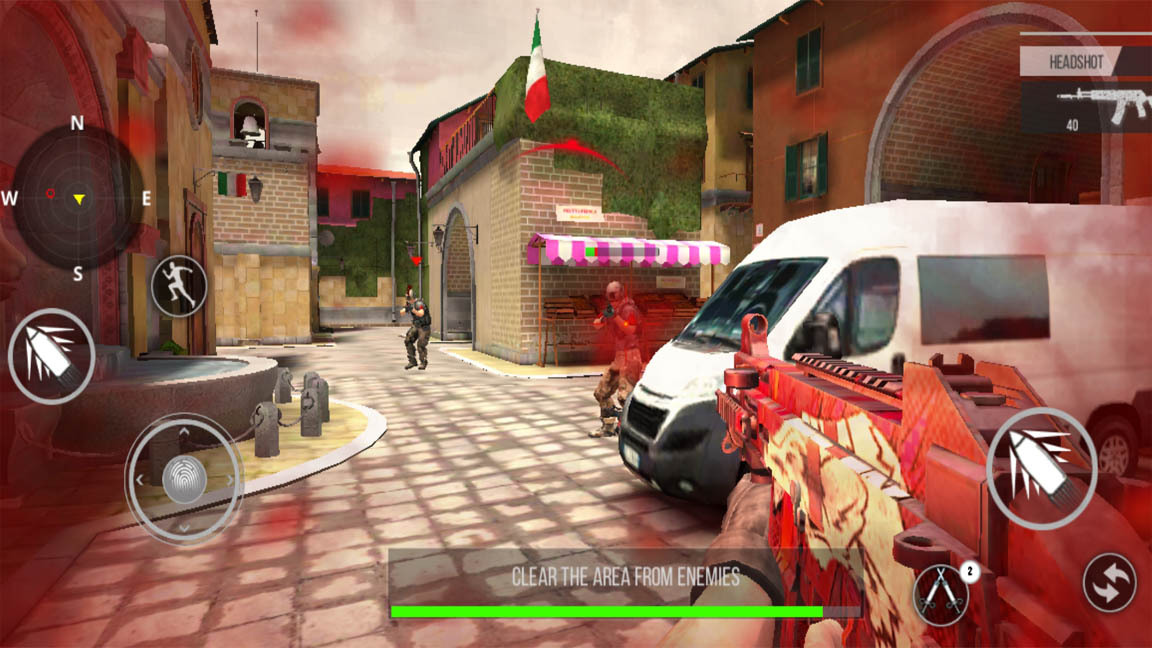Select the assault rifle weapon panel
This screenshot has width=1152, height=648.
tap(1086, 107)
